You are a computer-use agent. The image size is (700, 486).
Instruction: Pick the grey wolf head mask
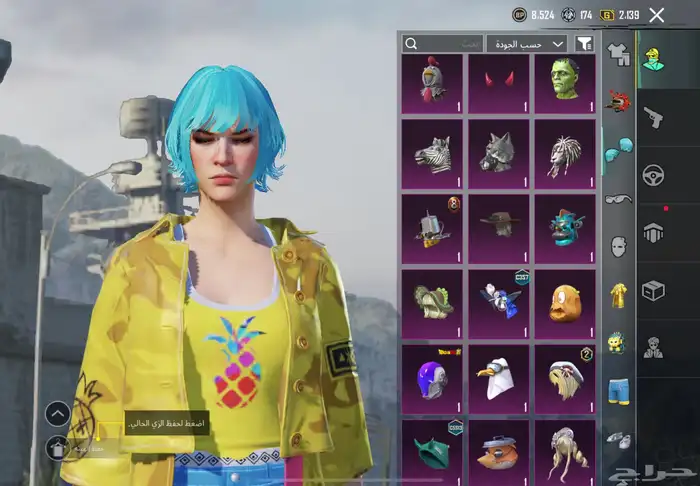[498, 150]
